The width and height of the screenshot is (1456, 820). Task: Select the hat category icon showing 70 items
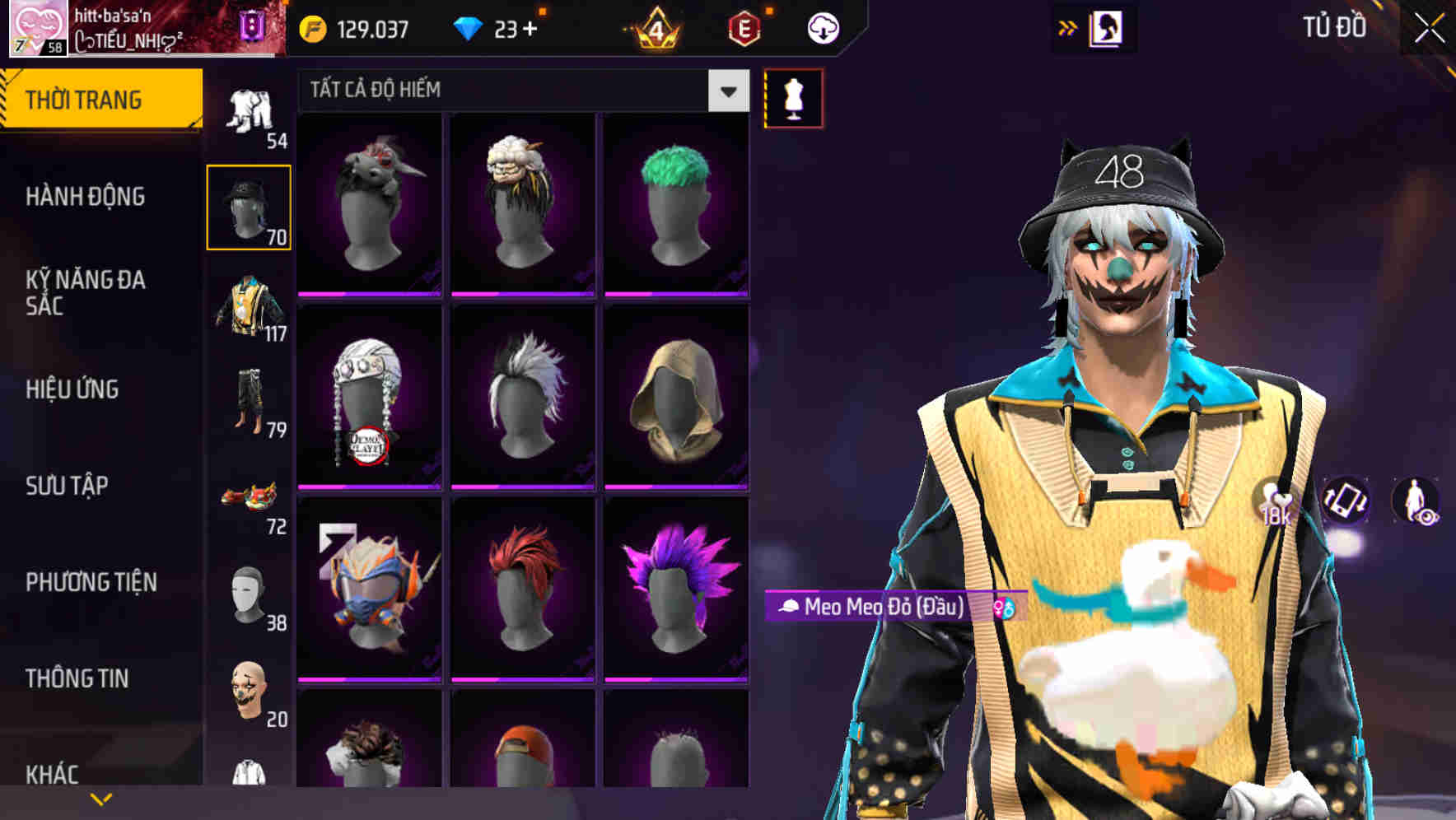click(249, 204)
